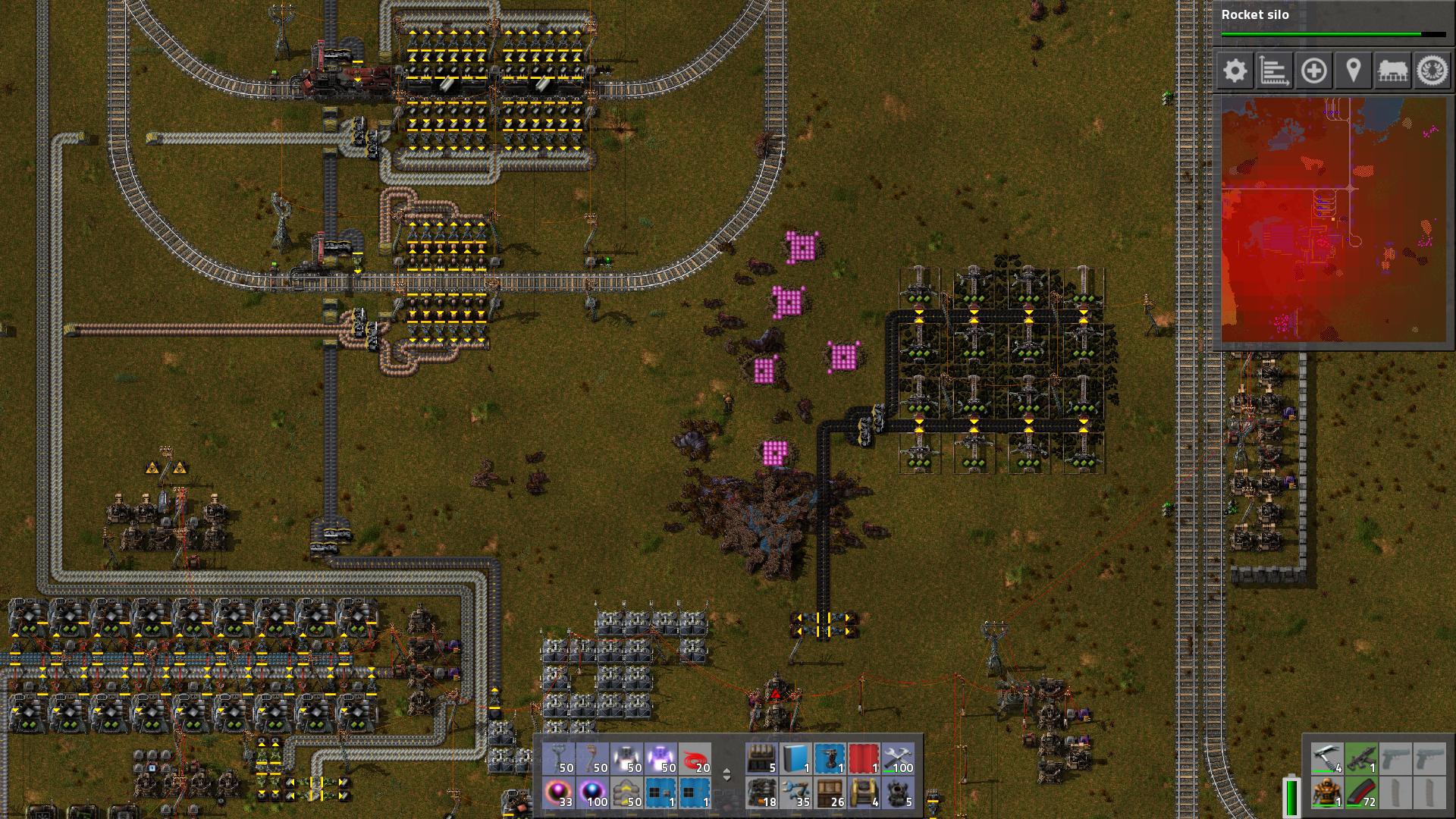Pick the wooden chest stack of 26

[830, 793]
